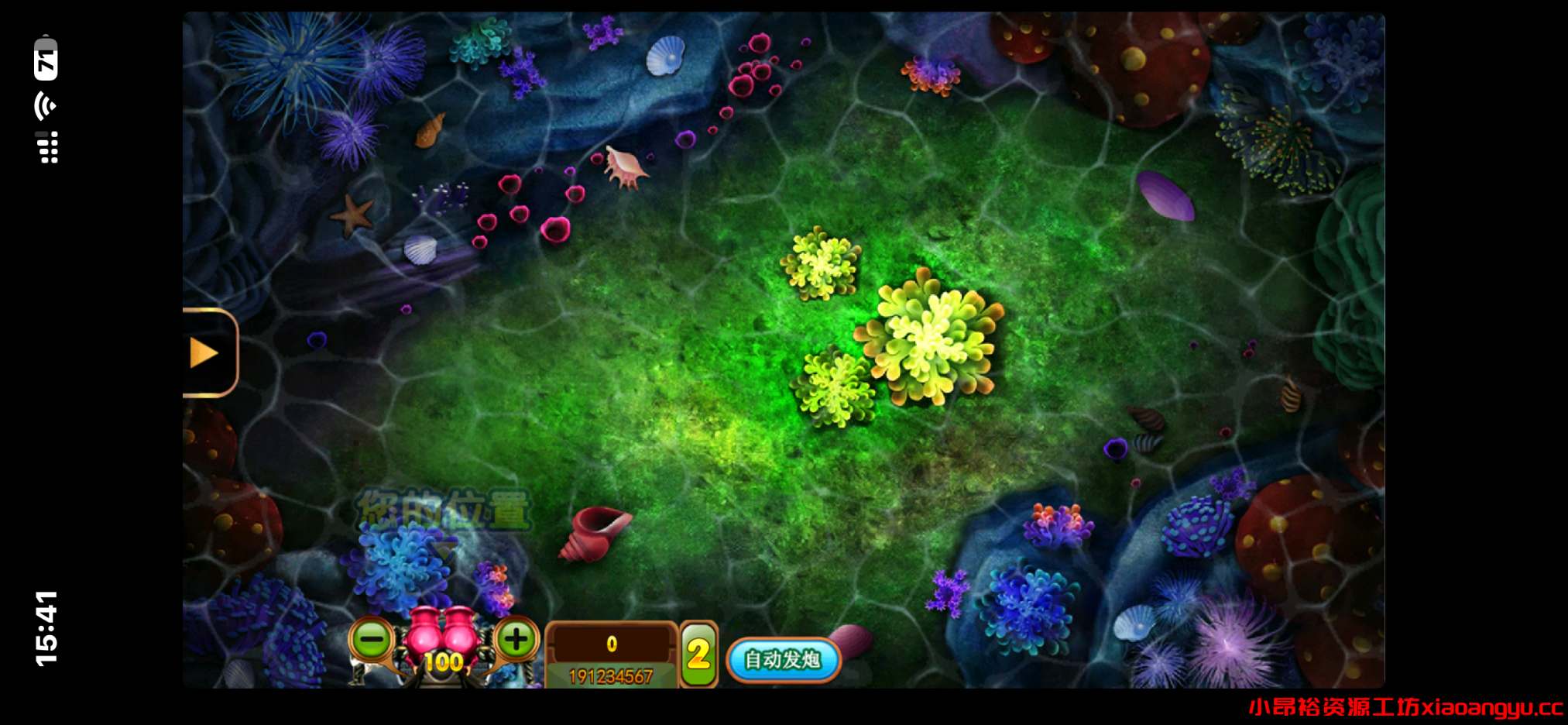
Task: Tap the pink cannon showing 100
Action: pos(444,642)
